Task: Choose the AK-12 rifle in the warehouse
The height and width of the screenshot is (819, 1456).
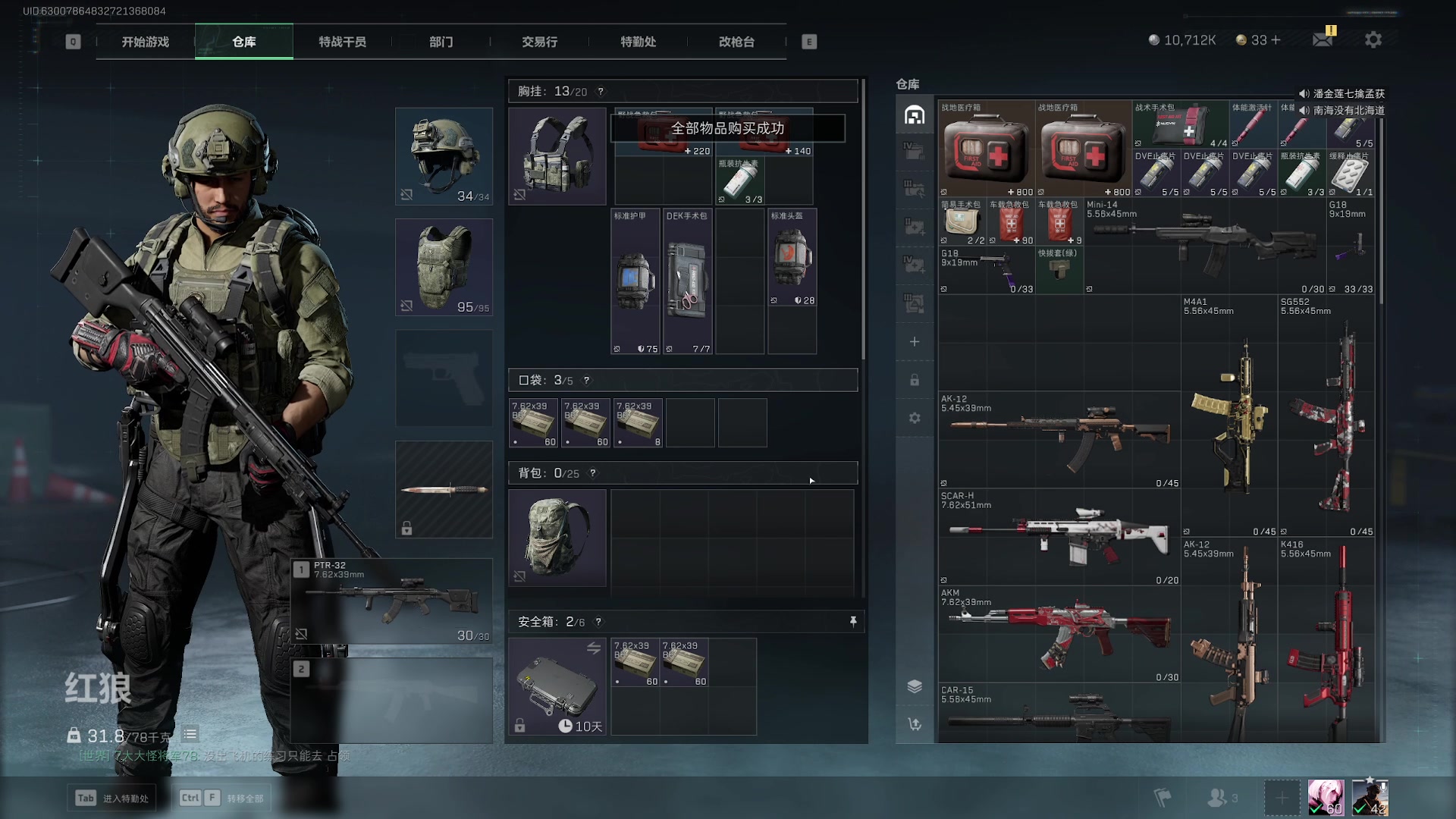Action: (x=1059, y=440)
